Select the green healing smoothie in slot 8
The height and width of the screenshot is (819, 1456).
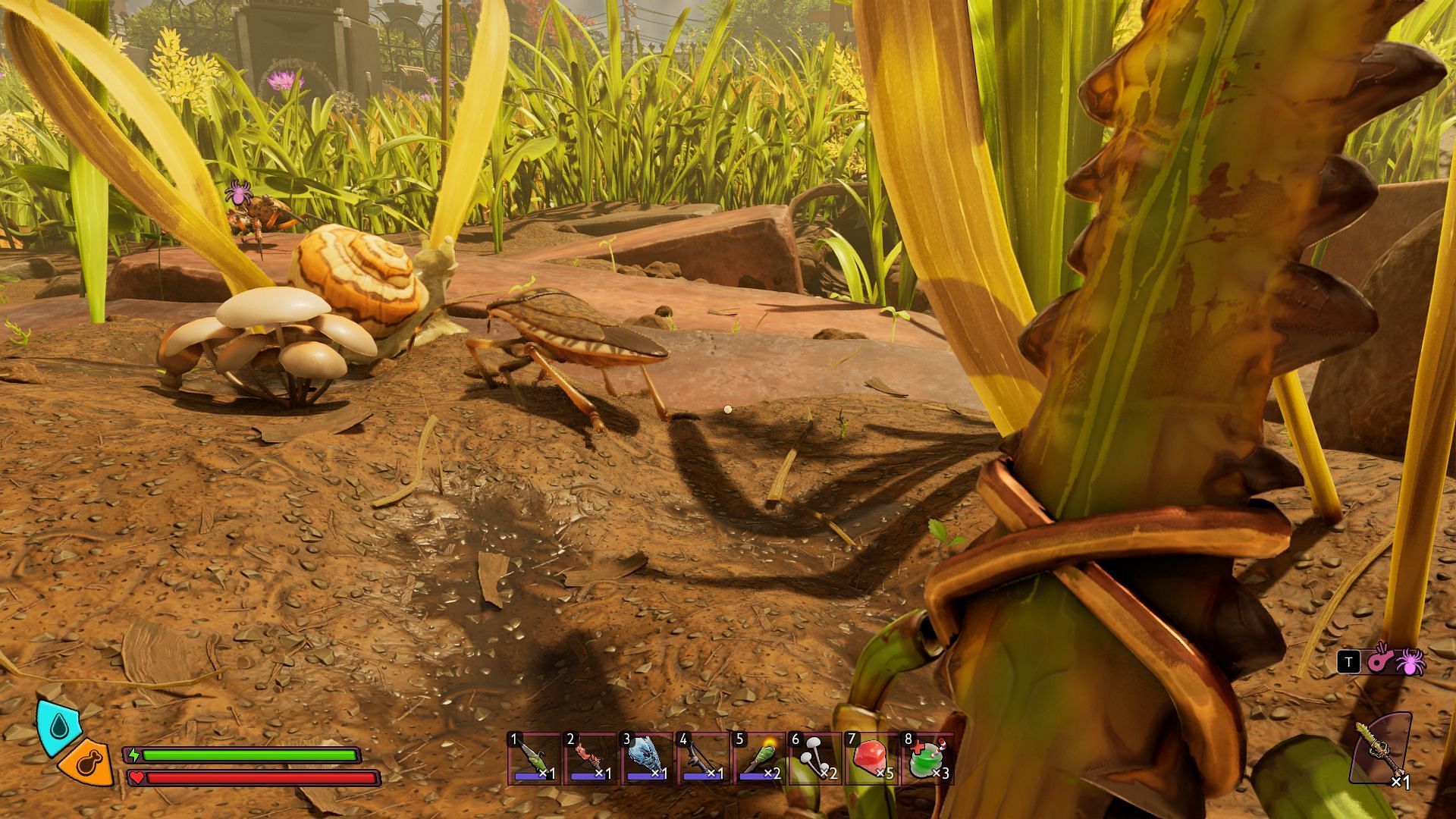tap(927, 758)
